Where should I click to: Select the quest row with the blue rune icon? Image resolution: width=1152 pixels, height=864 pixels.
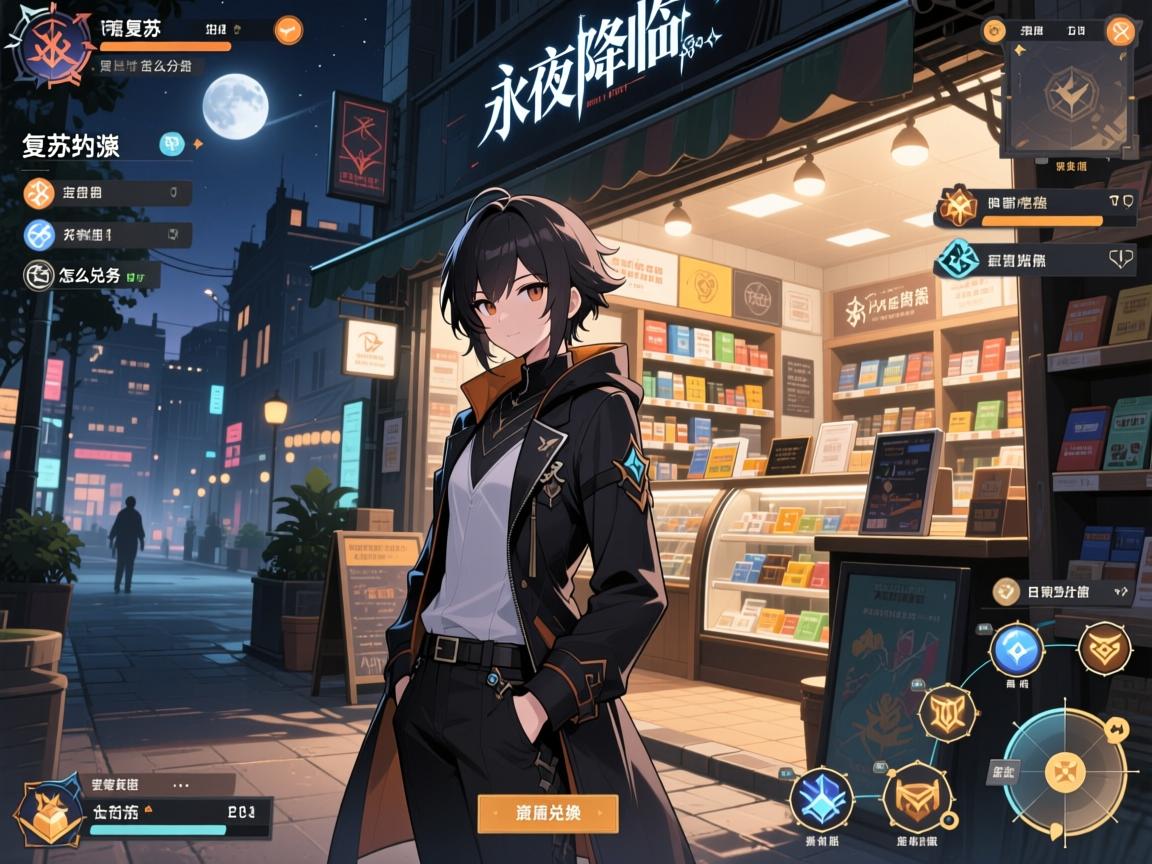pos(108,235)
